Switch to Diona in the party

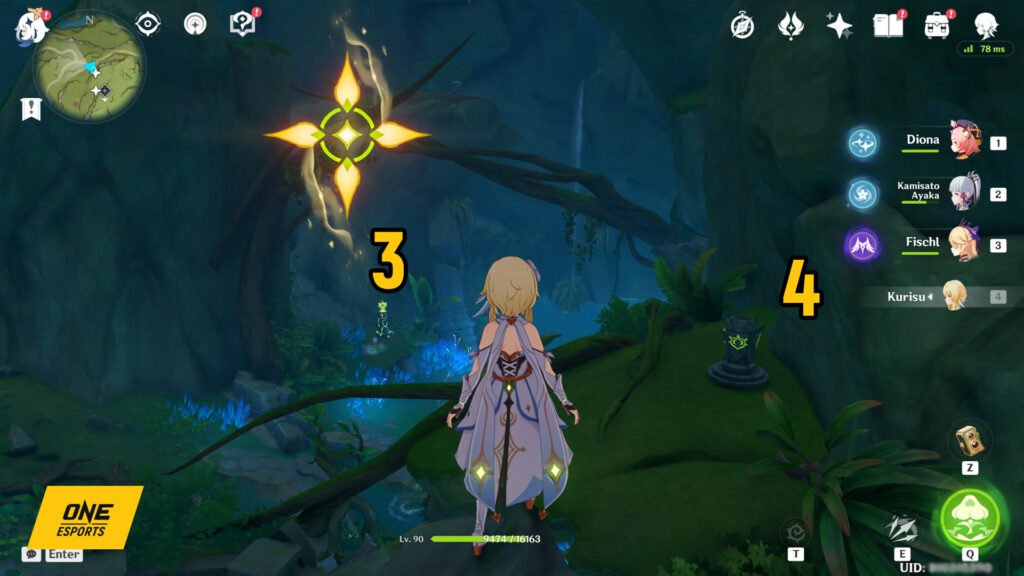point(964,143)
